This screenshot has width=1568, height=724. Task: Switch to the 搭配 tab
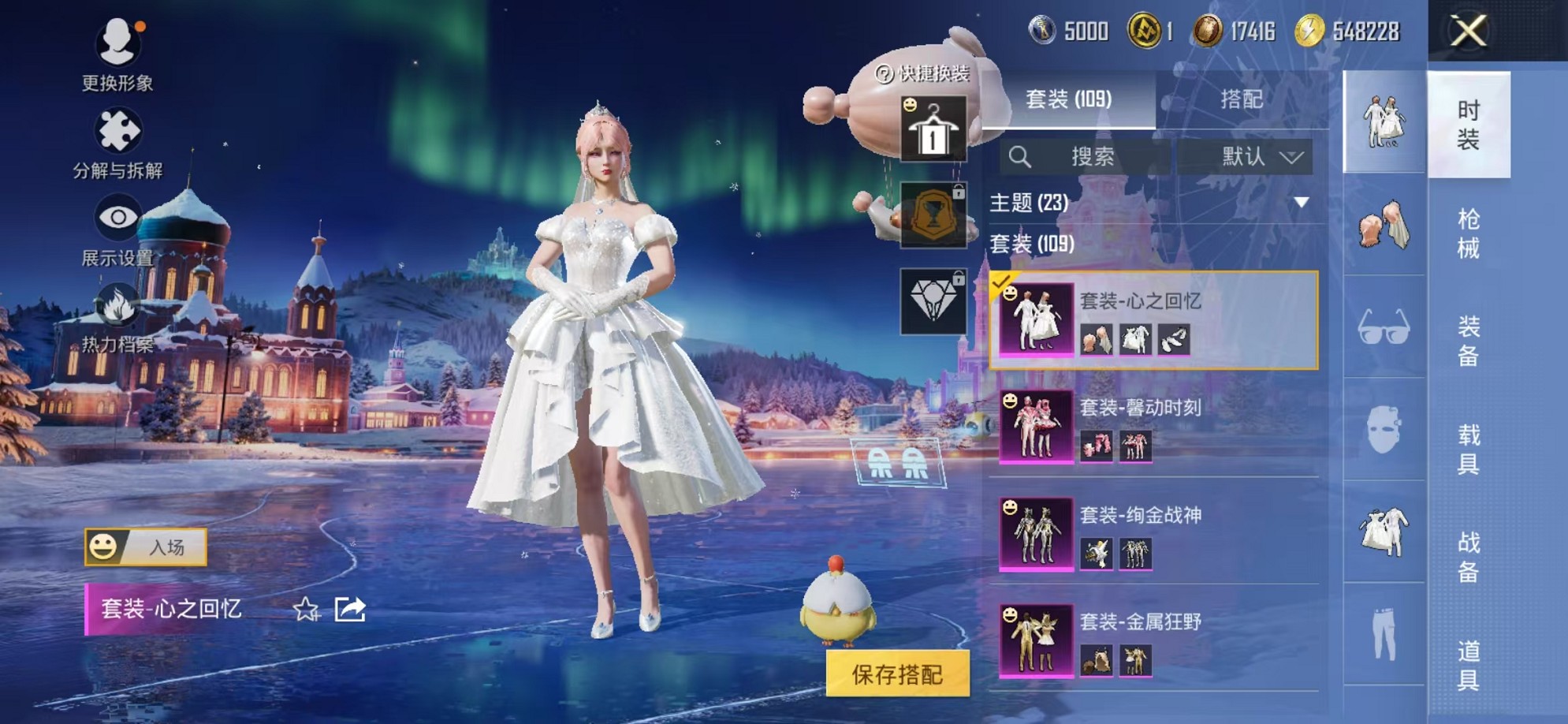pos(1241,98)
